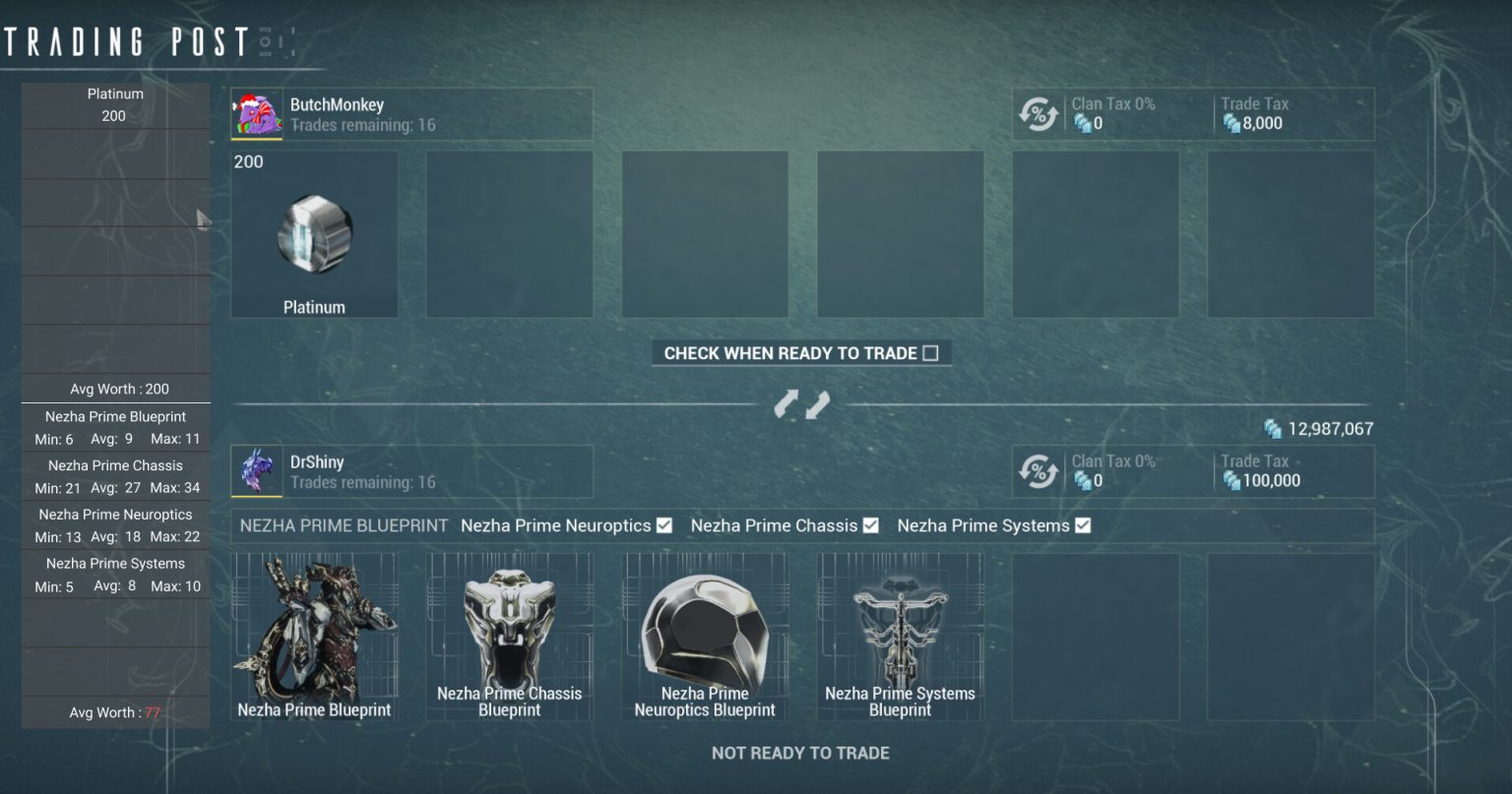Image resolution: width=1512 pixels, height=794 pixels.
Task: Open the NEZHA PRIME BLUEPRINT filter label
Action: 342,525
